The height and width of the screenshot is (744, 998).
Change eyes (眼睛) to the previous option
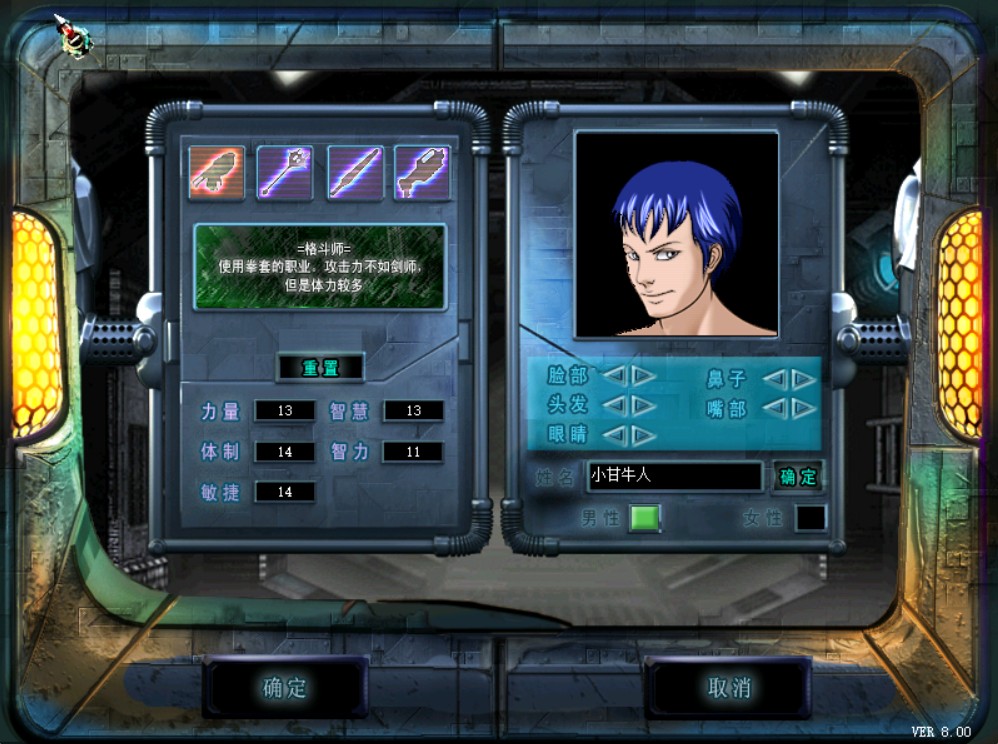click(x=615, y=435)
